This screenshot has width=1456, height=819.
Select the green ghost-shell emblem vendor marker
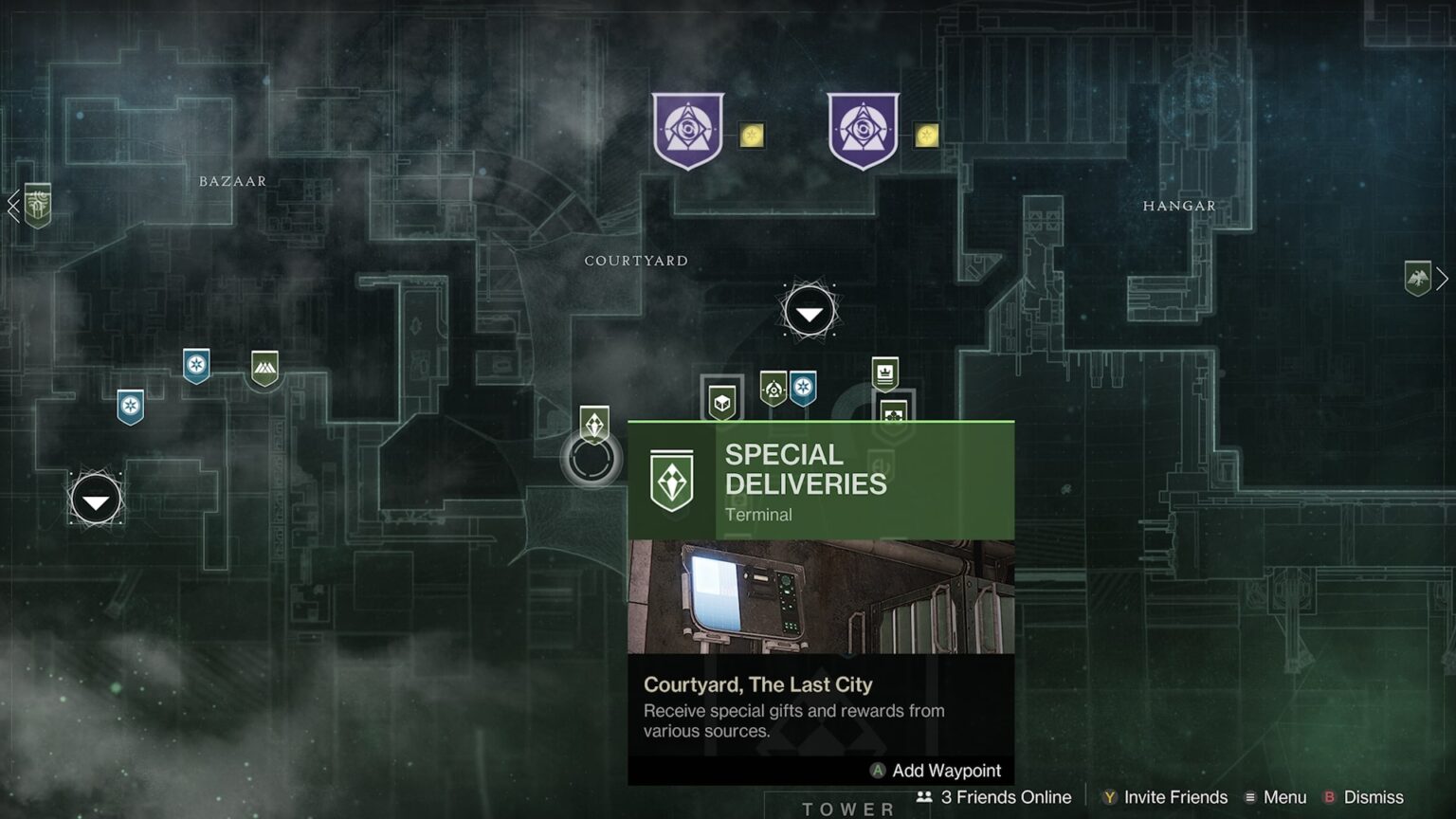click(773, 388)
